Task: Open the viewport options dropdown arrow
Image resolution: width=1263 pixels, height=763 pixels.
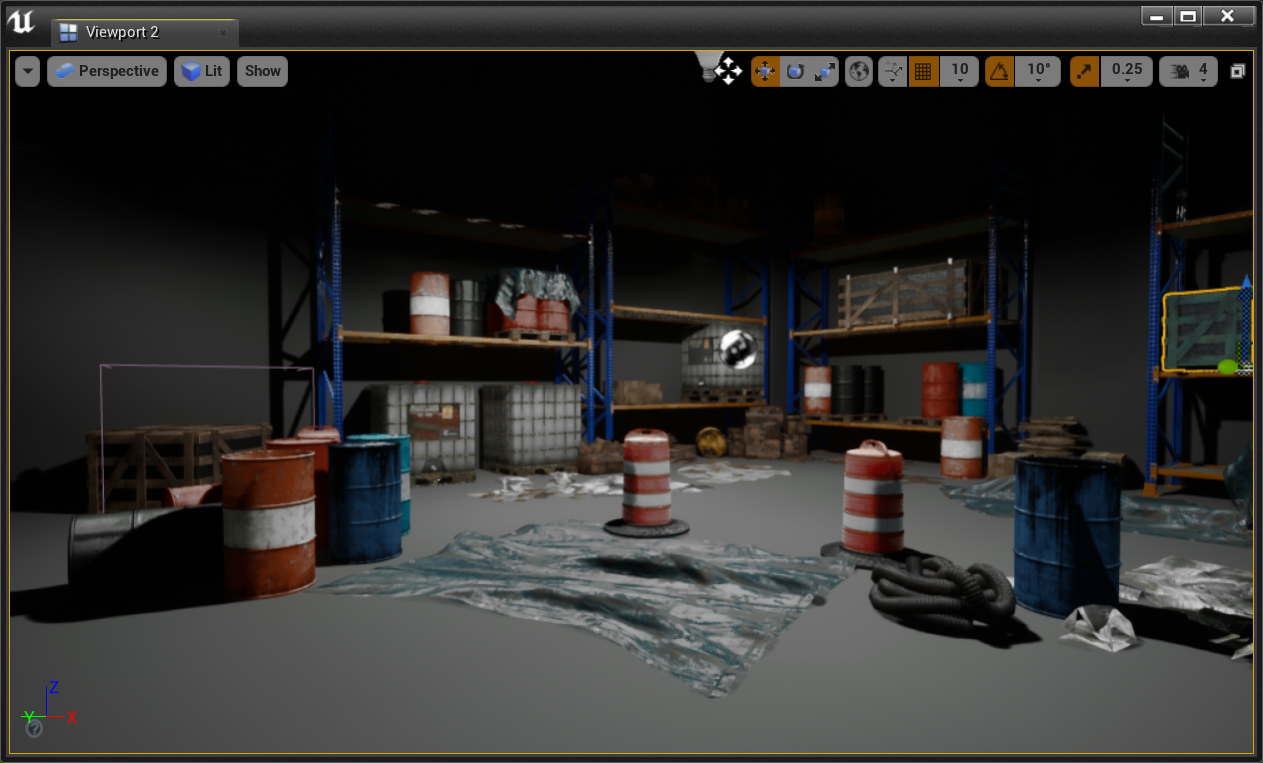Action: coord(28,71)
